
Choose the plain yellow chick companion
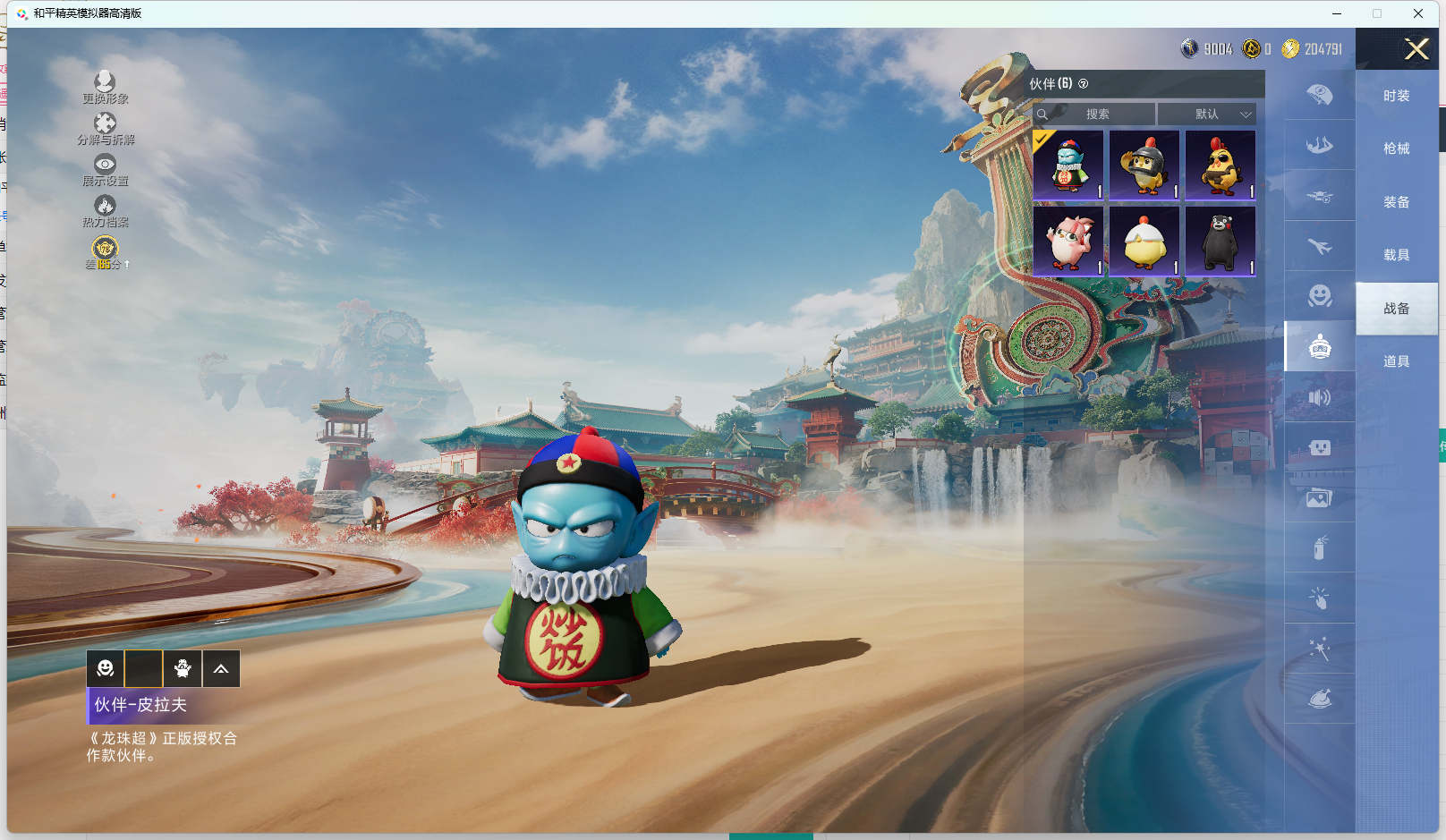click(x=1144, y=242)
